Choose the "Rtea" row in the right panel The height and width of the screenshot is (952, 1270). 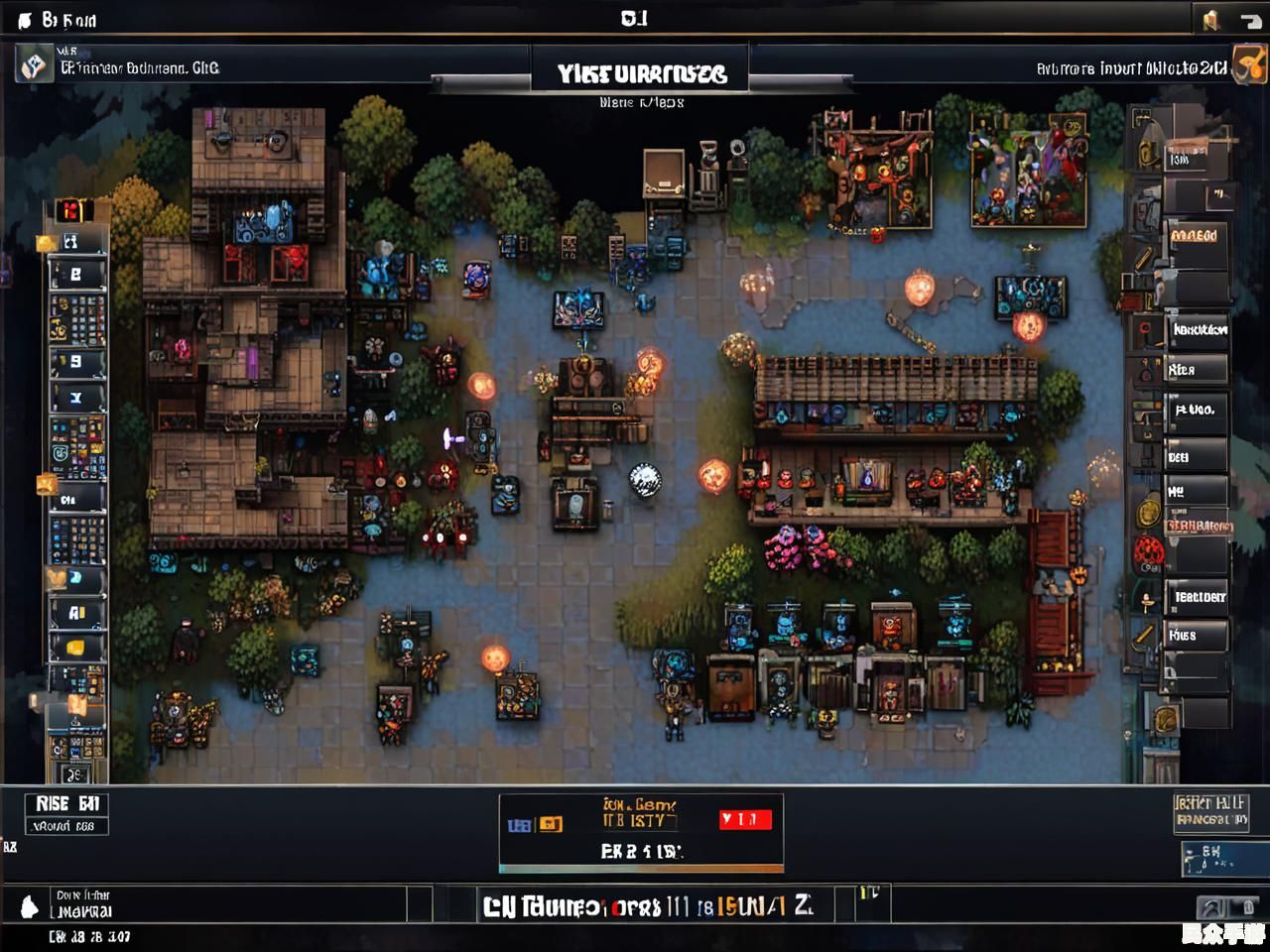point(1195,370)
